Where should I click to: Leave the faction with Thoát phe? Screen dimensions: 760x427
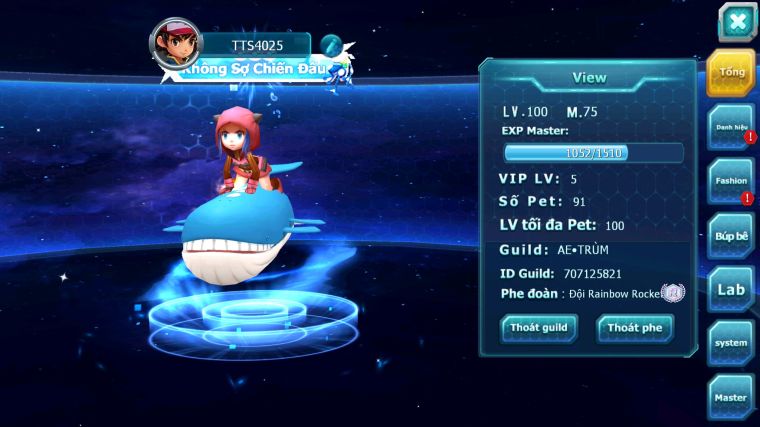[635, 328]
